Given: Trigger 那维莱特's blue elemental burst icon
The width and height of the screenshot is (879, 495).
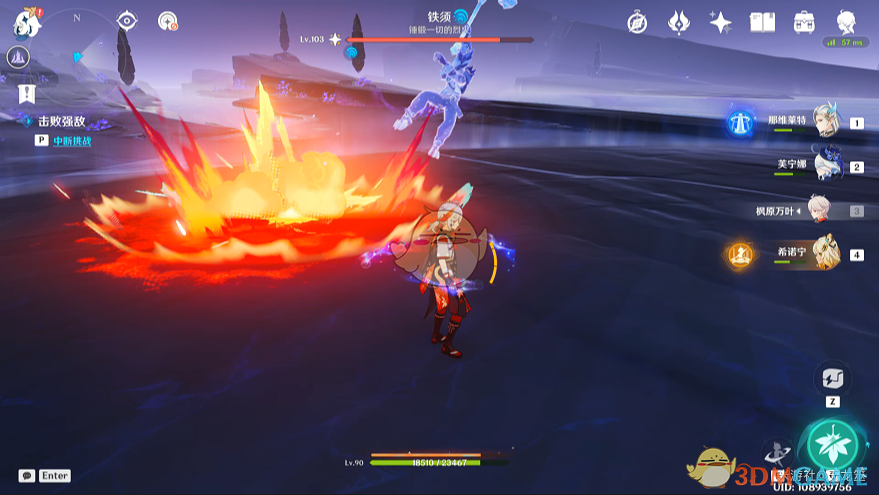Looking at the screenshot, I should [741, 122].
